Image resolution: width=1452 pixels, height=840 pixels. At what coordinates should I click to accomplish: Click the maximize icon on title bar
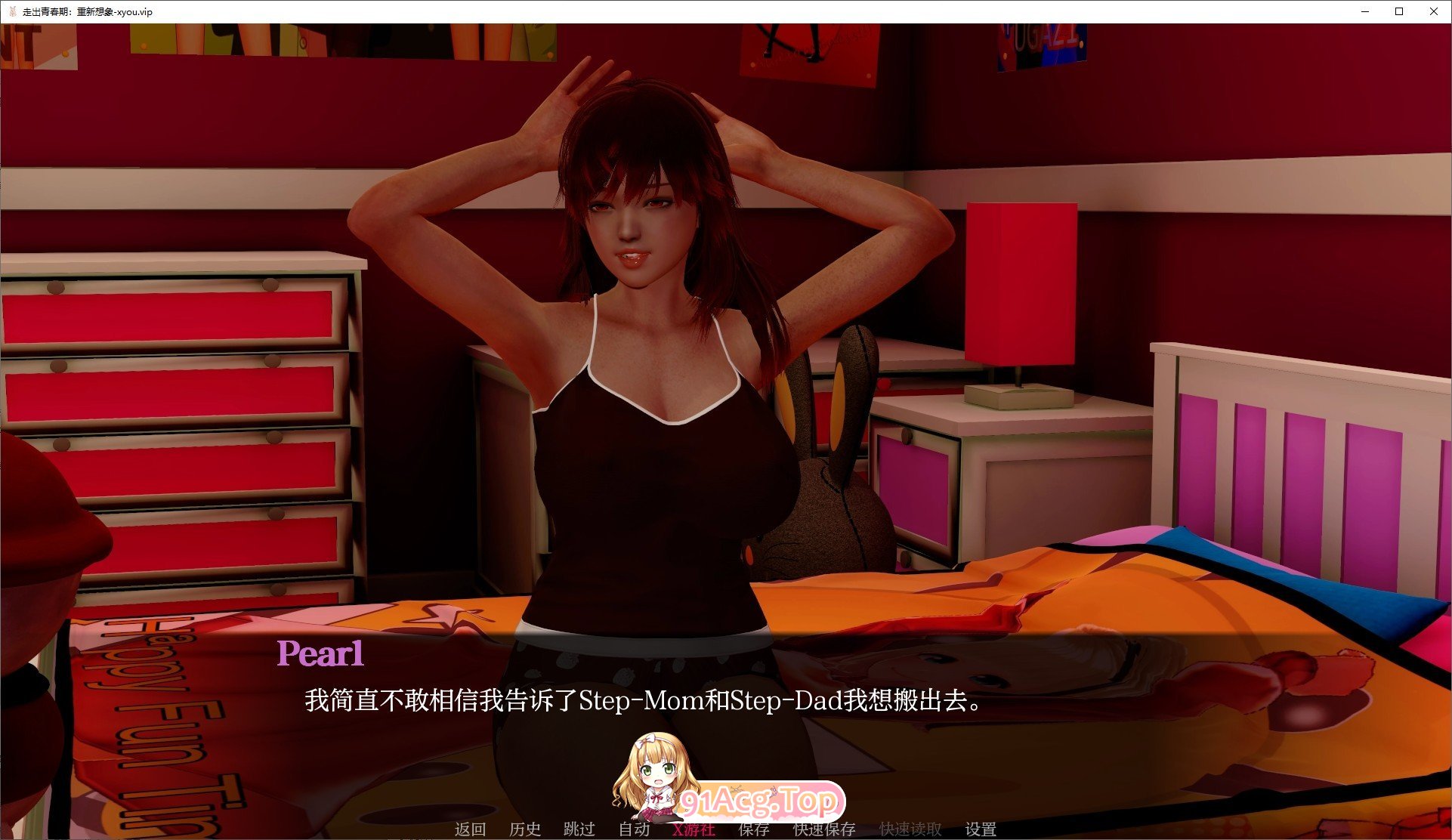[x=1399, y=11]
